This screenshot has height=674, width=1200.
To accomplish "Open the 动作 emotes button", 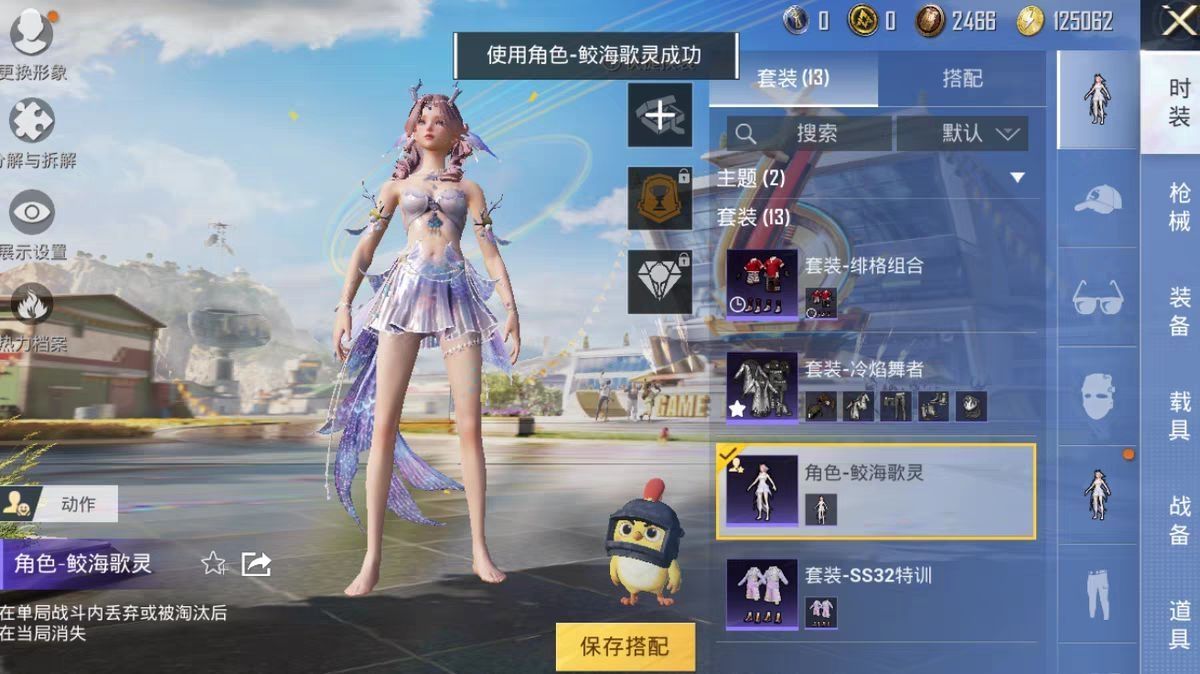I will pyautogui.click(x=60, y=505).
